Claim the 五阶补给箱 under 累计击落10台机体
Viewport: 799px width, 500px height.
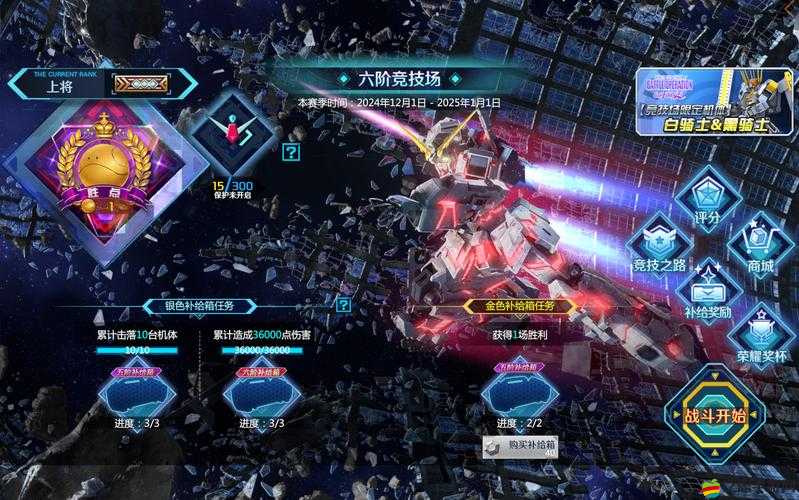tap(136, 391)
